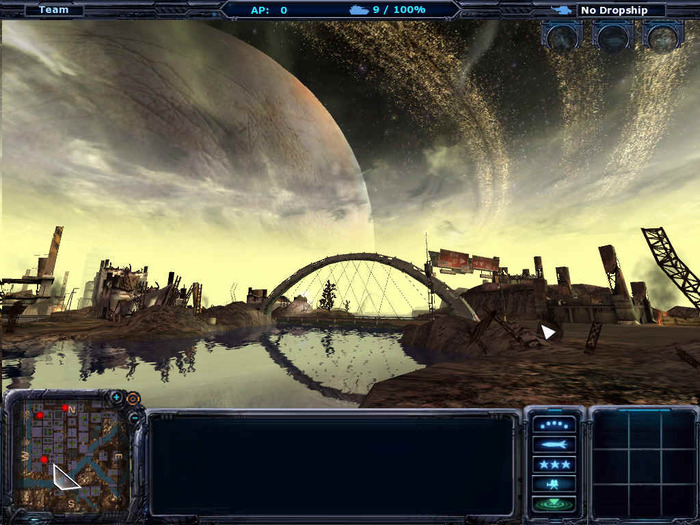Zoom out the minimap with minus button
The height and width of the screenshot is (525, 700).
(x=133, y=417)
